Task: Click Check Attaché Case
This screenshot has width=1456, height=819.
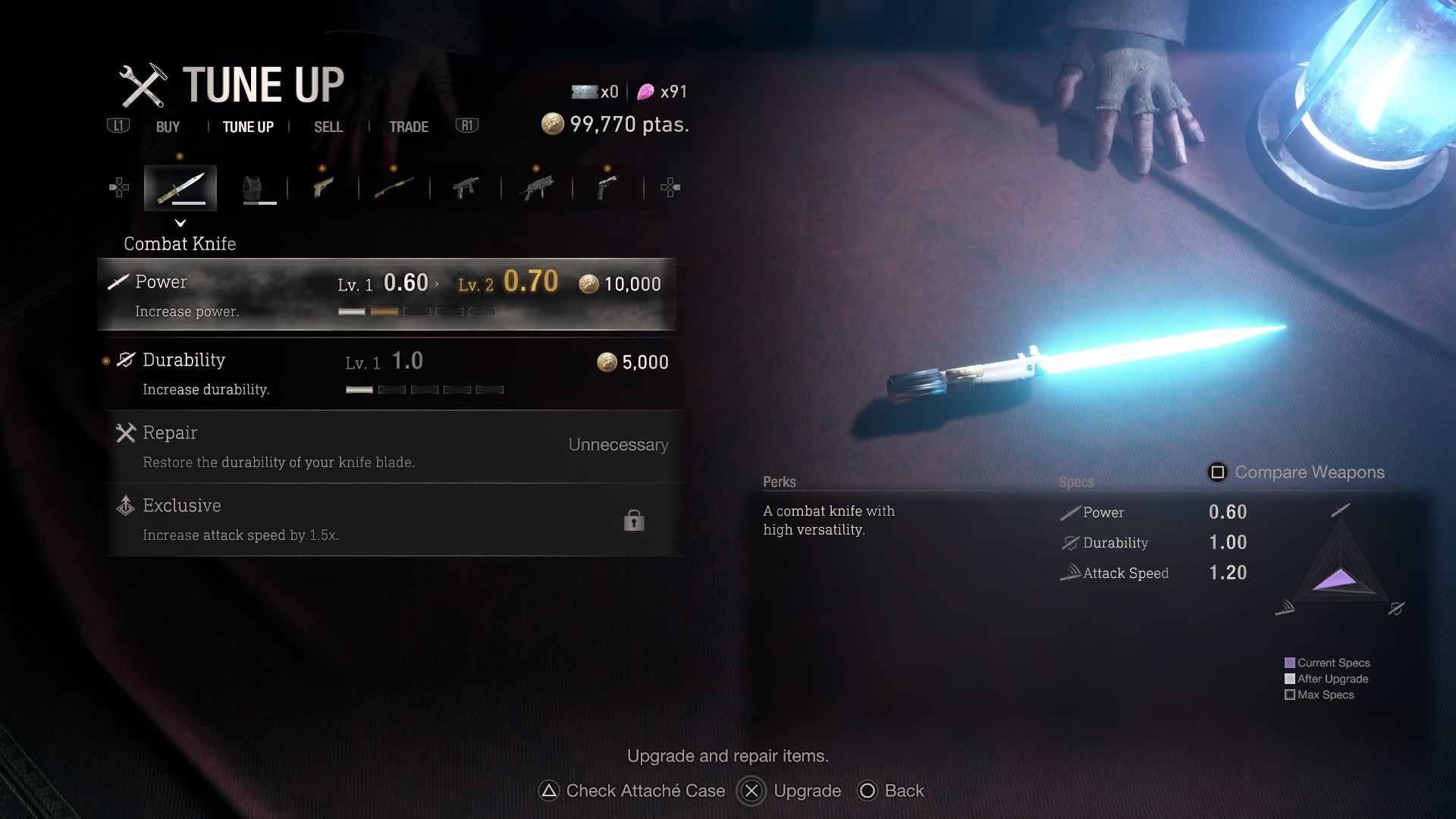Action: pyautogui.click(x=632, y=791)
